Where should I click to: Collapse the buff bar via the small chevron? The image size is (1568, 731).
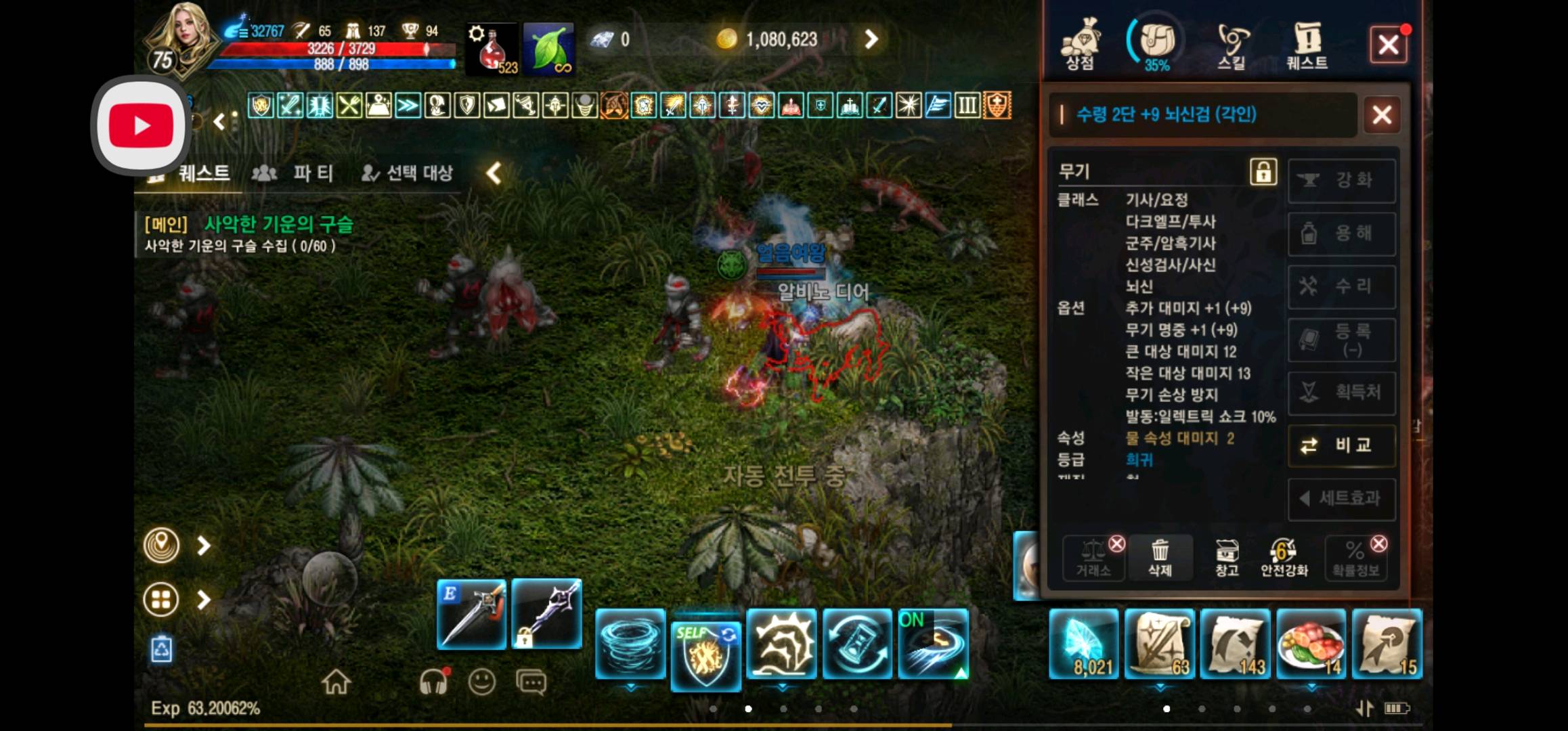pyautogui.click(x=218, y=123)
